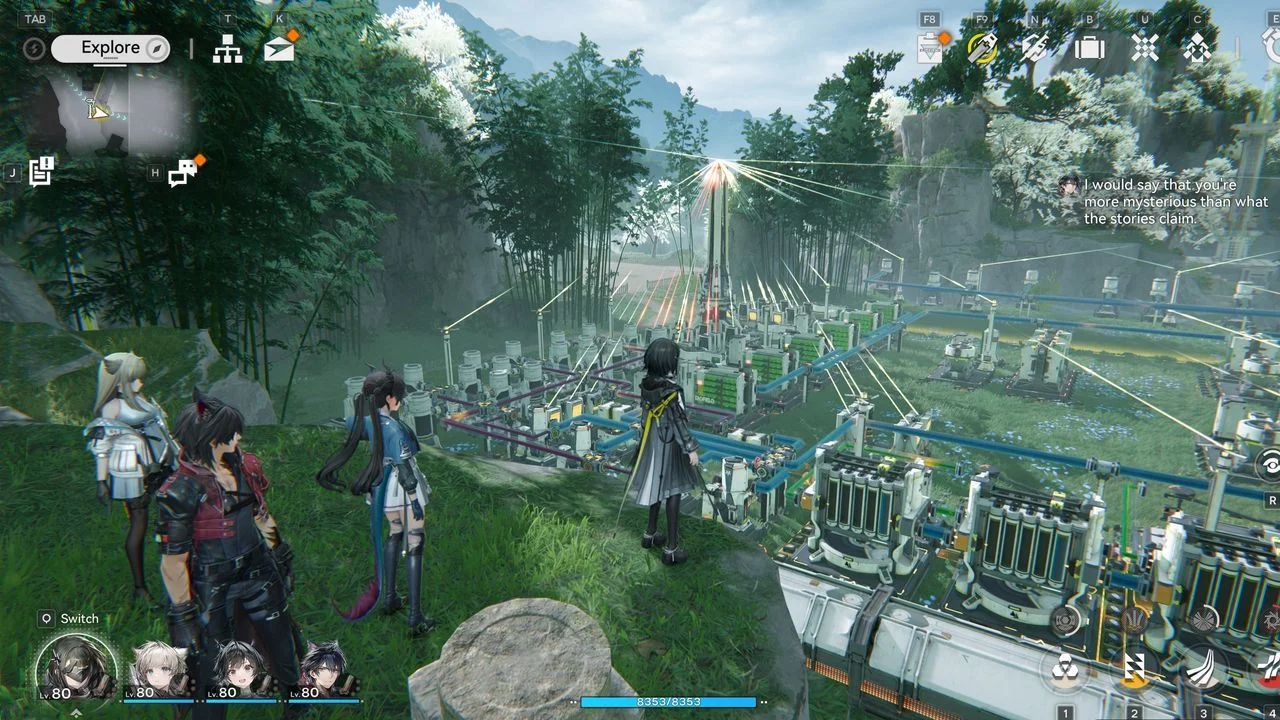Viewport: 1280px width, 720px height.
Task: Switch to the dark-haired girl operator portrait
Action: point(241,669)
